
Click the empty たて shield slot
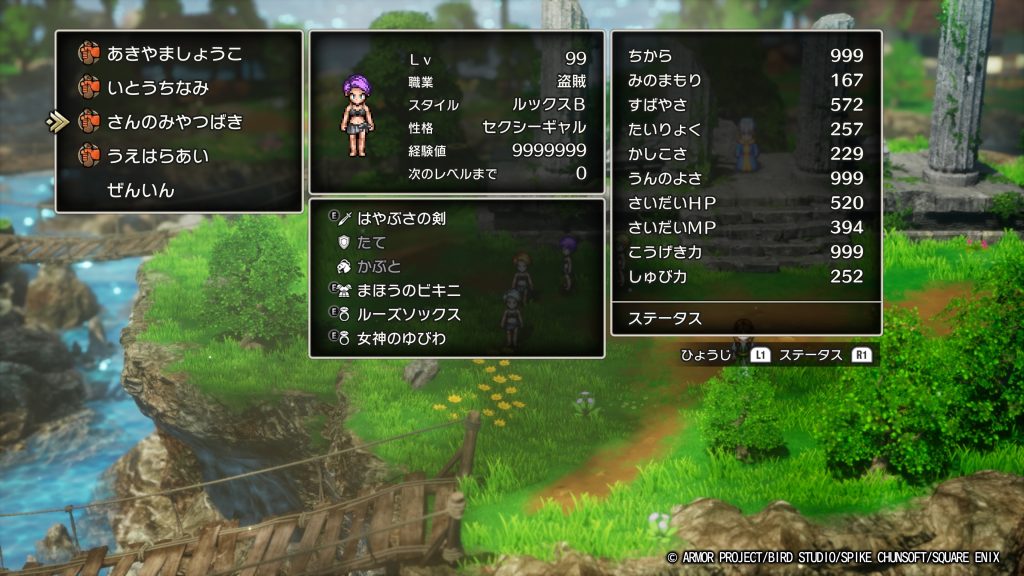pyautogui.click(x=371, y=242)
